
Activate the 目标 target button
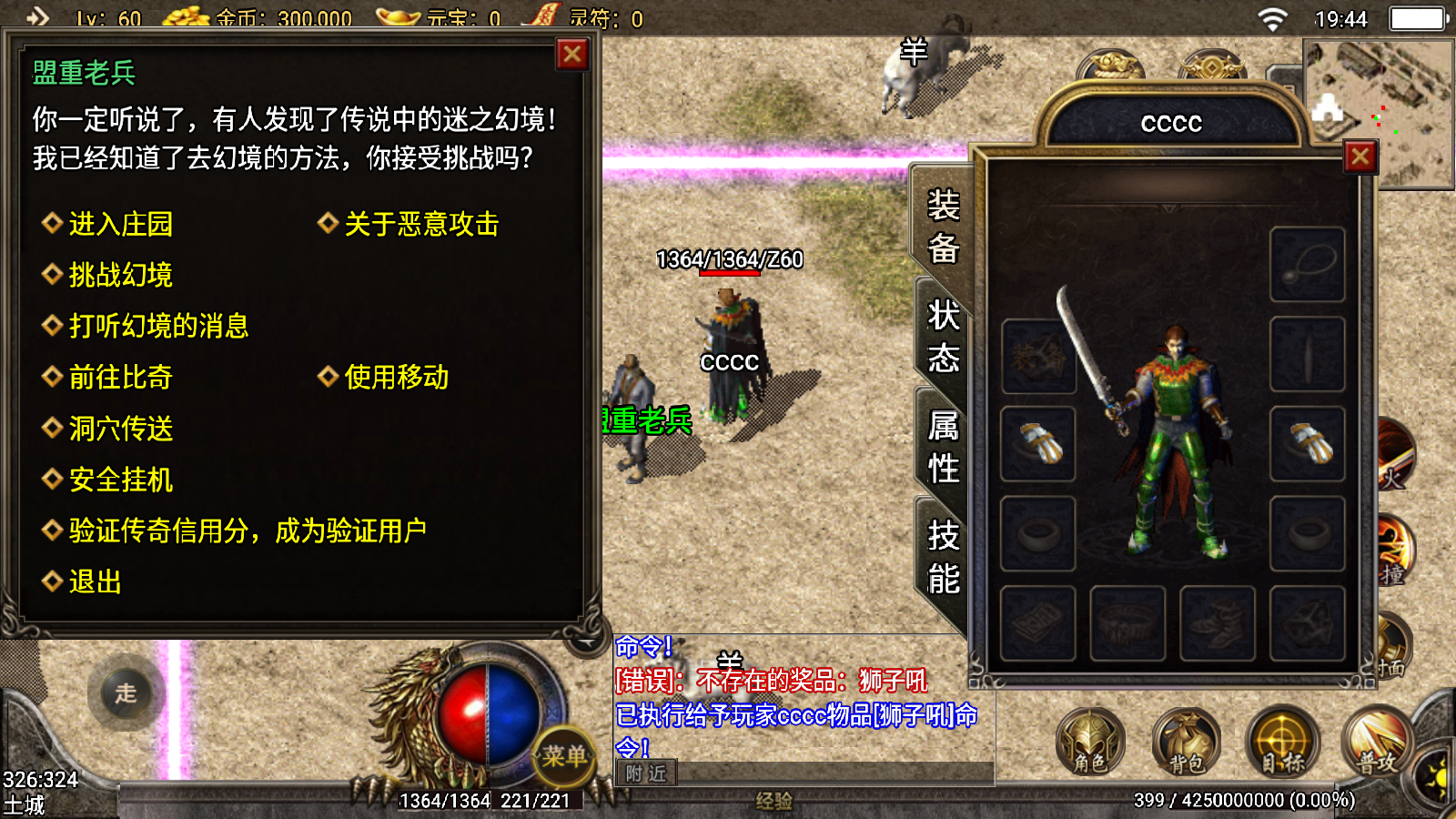pyautogui.click(x=1281, y=743)
